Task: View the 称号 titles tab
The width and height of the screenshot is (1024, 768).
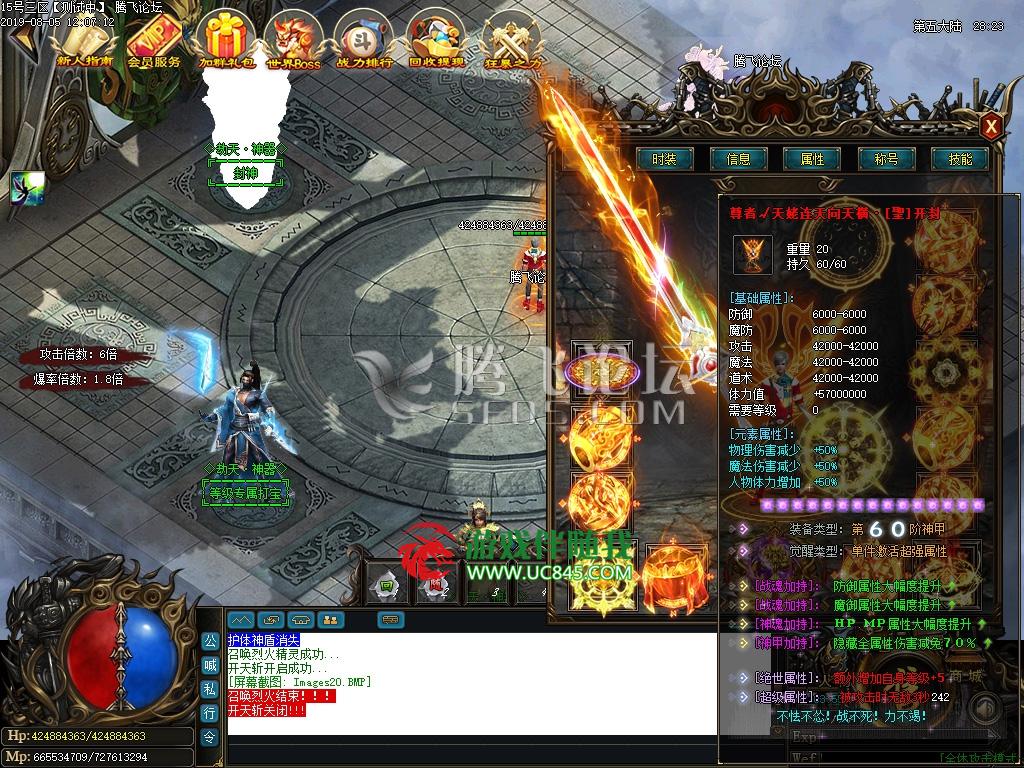Action: coord(886,159)
